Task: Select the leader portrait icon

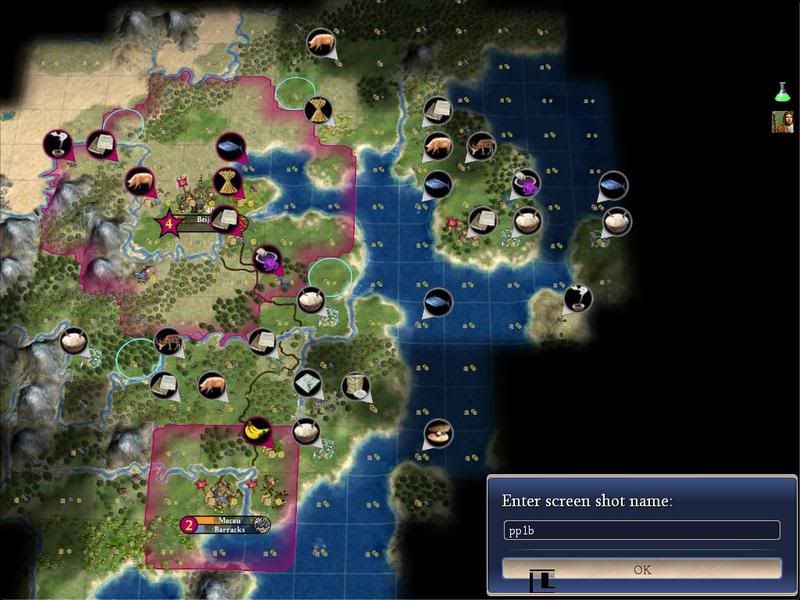Action: (x=782, y=122)
